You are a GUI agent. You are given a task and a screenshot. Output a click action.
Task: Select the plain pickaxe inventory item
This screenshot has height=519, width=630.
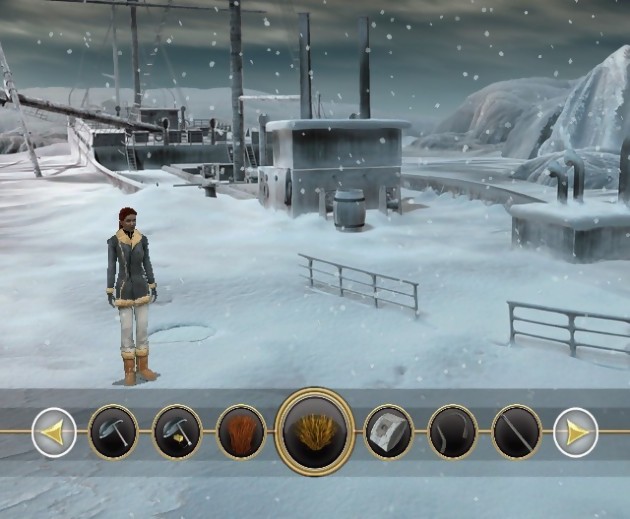click(x=113, y=432)
